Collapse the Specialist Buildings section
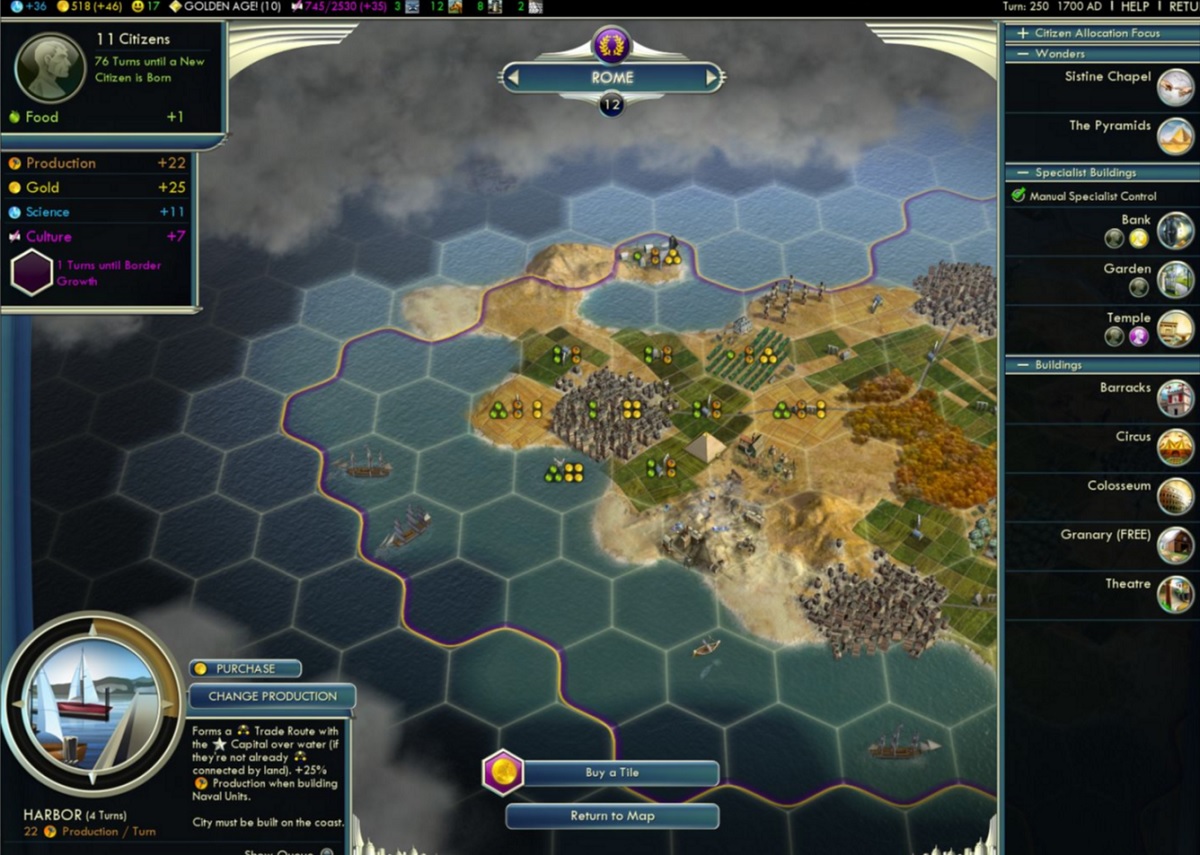This screenshot has height=855, width=1200. click(1023, 173)
